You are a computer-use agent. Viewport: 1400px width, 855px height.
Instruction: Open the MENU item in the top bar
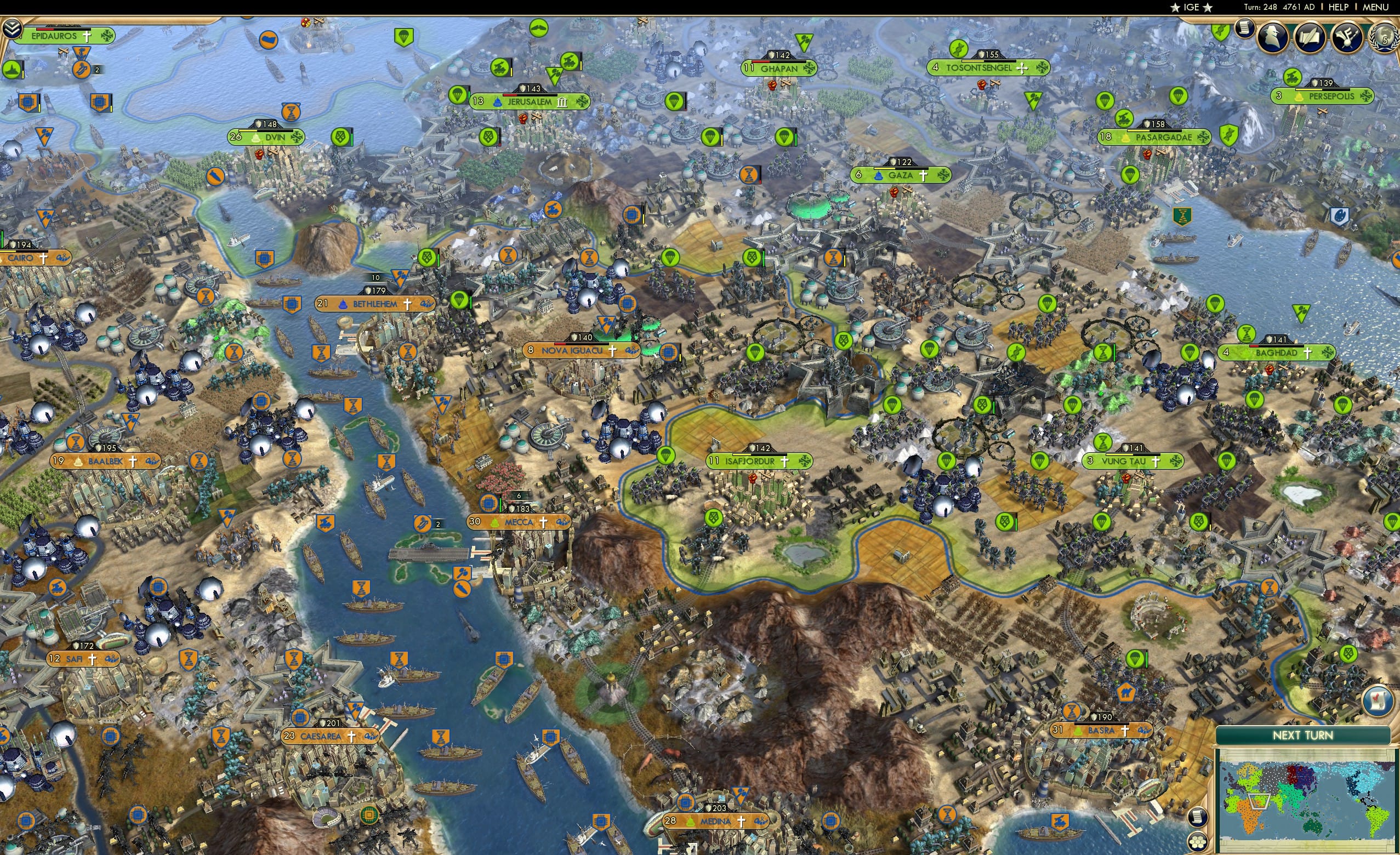tap(1375, 7)
